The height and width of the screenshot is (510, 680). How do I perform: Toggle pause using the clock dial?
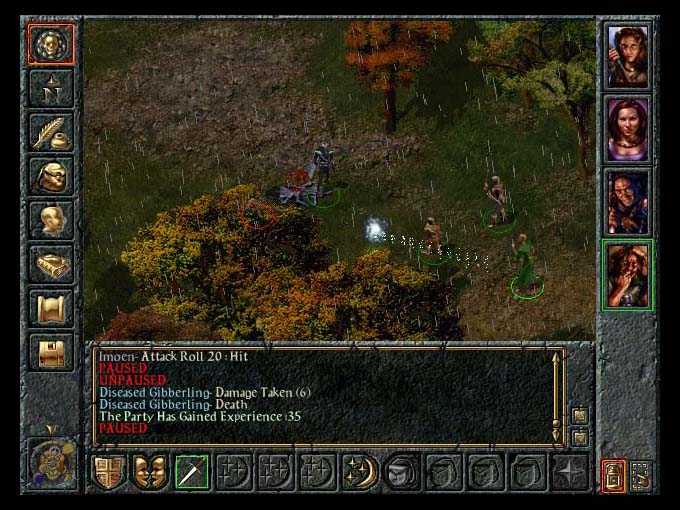coord(50,465)
